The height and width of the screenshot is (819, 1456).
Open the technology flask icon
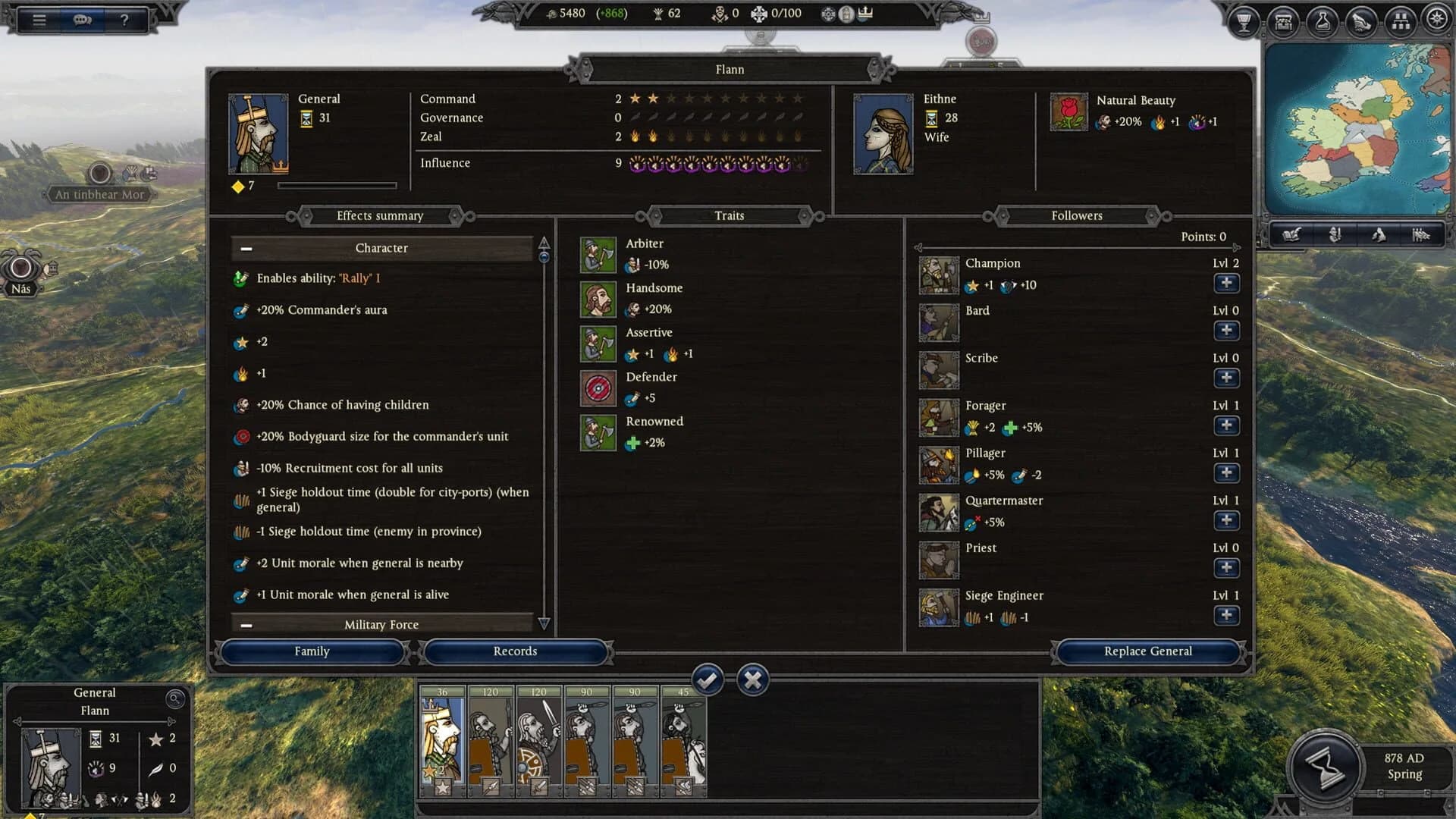point(1323,22)
